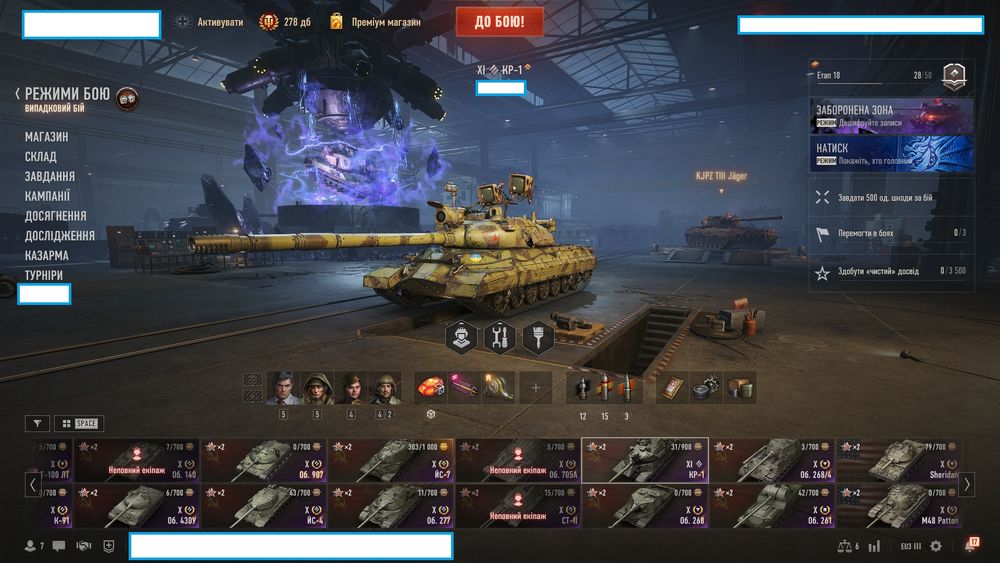1000x563 pixels.
Task: Select the M48 Patton tank card
Action: (x=899, y=505)
